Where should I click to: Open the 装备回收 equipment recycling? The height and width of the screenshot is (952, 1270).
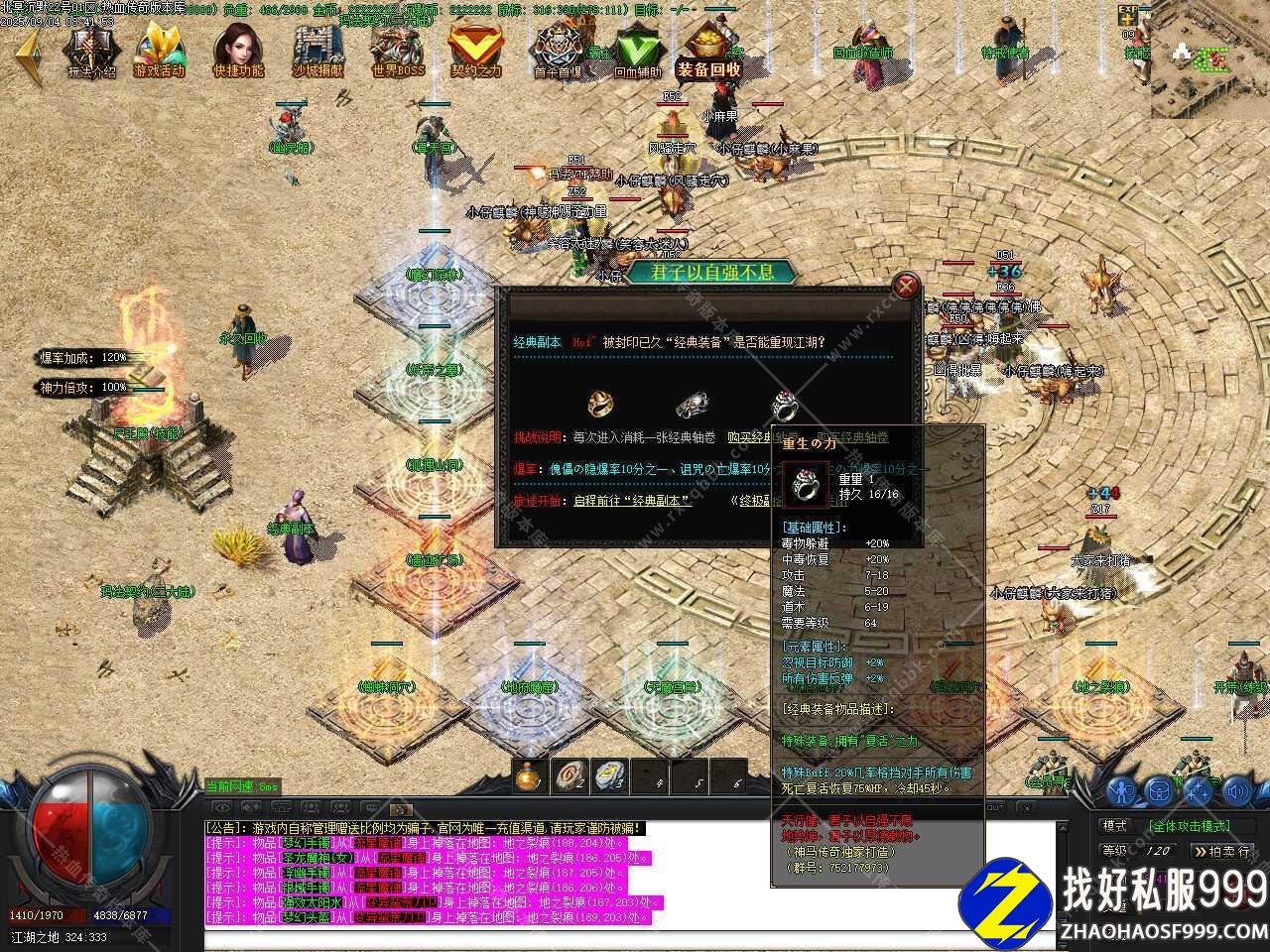(708, 50)
